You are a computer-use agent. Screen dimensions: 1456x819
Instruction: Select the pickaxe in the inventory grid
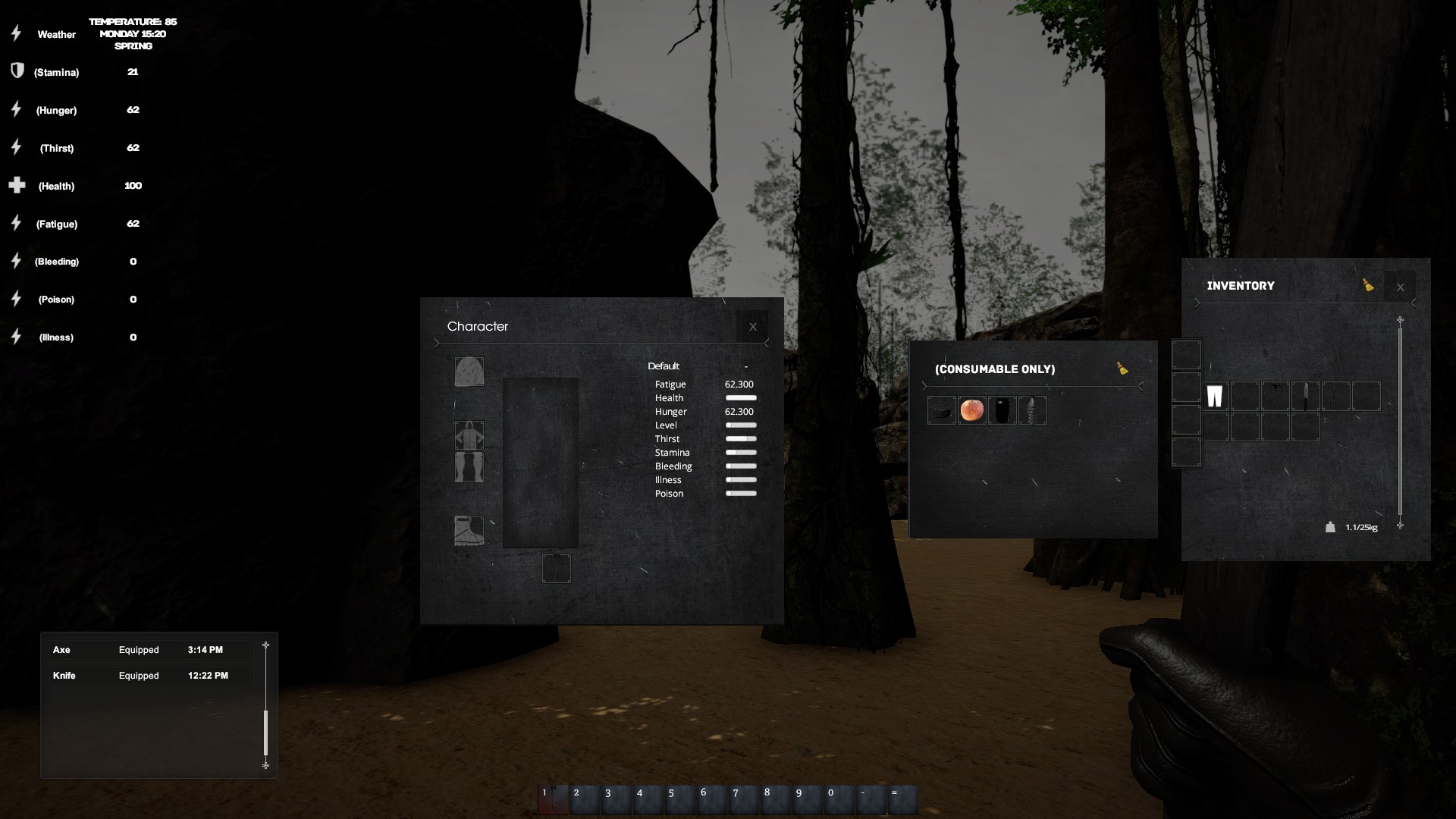[x=1276, y=396]
